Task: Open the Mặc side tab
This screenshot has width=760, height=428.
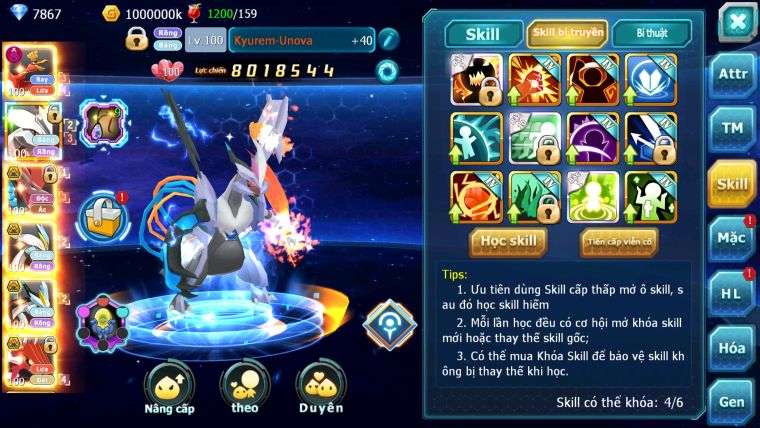Action: [732, 237]
